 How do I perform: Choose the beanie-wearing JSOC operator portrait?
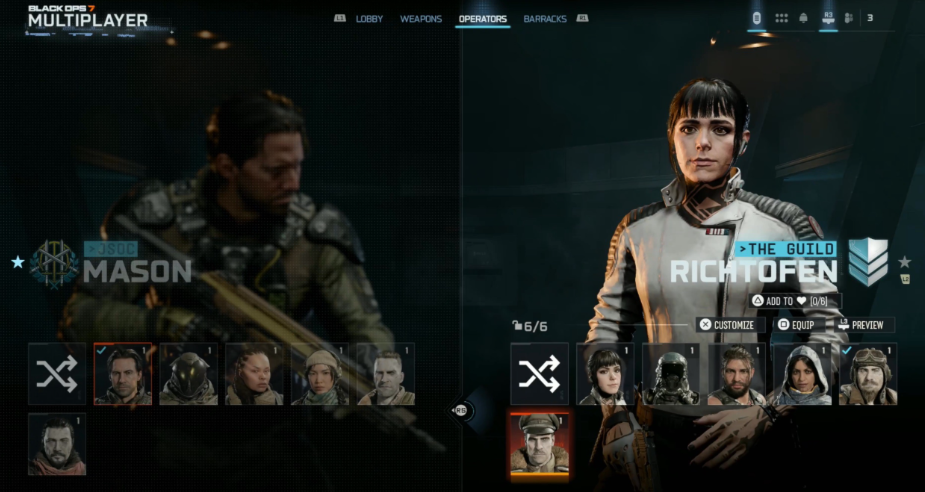(x=320, y=374)
